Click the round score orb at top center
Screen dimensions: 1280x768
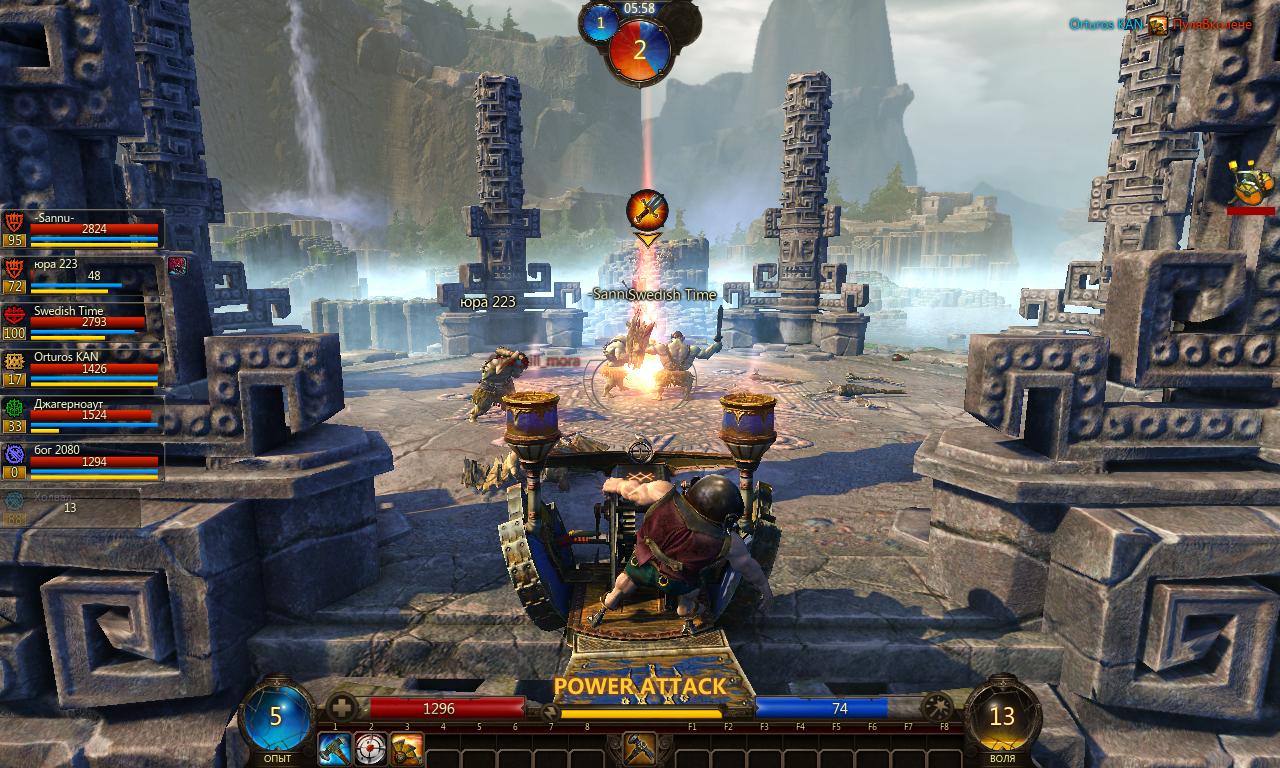[x=640, y=50]
